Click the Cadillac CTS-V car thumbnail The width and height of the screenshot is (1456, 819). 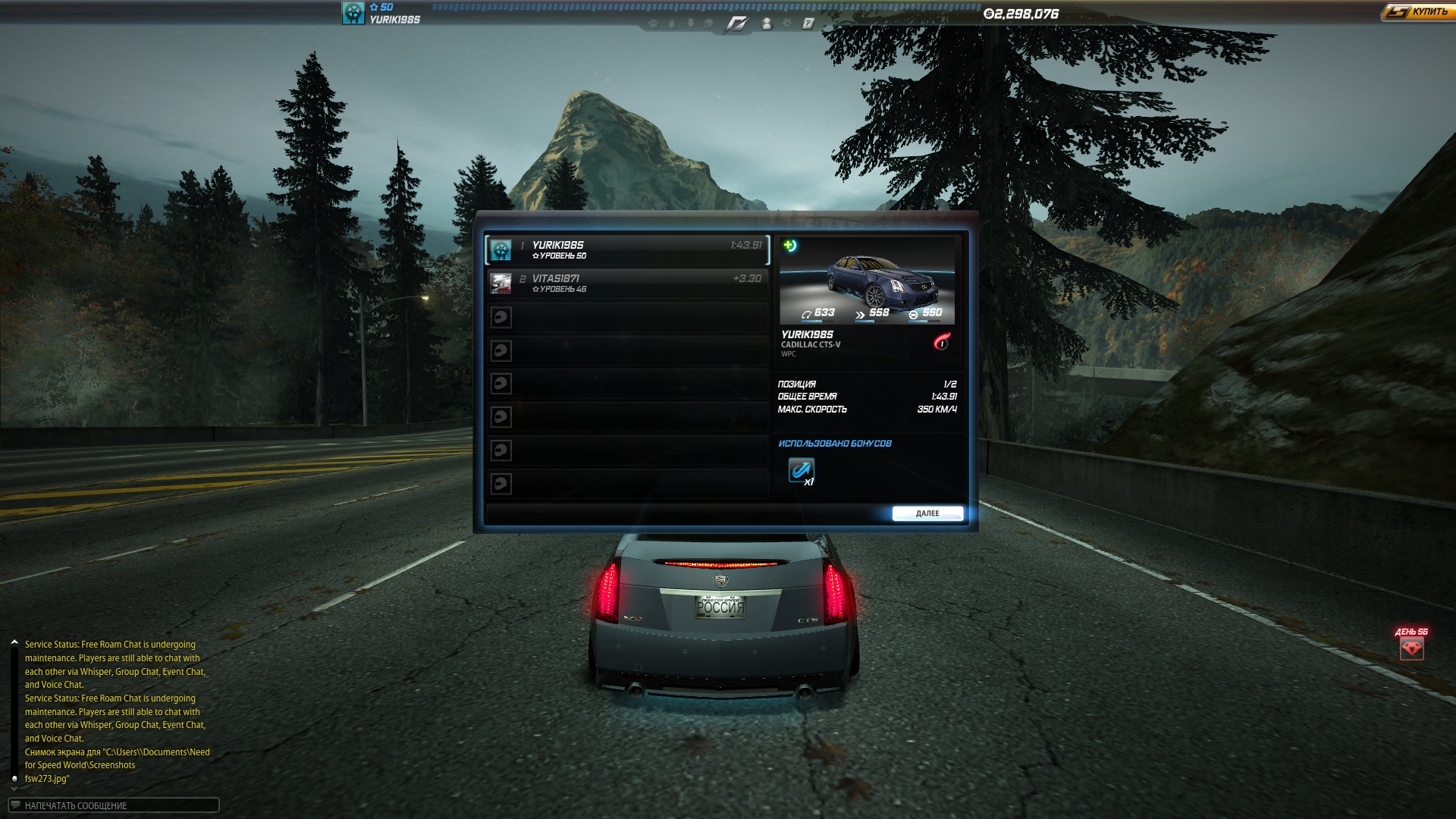pos(867,282)
